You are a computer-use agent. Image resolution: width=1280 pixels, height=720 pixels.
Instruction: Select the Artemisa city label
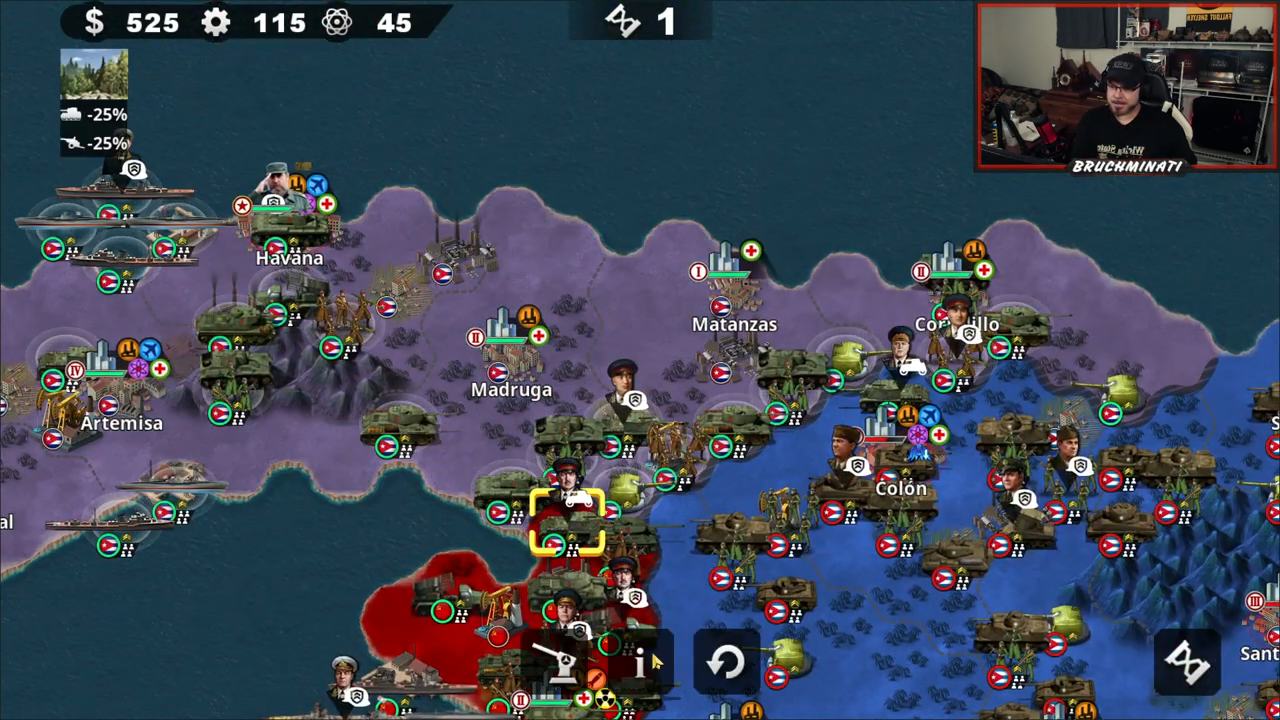tap(121, 423)
